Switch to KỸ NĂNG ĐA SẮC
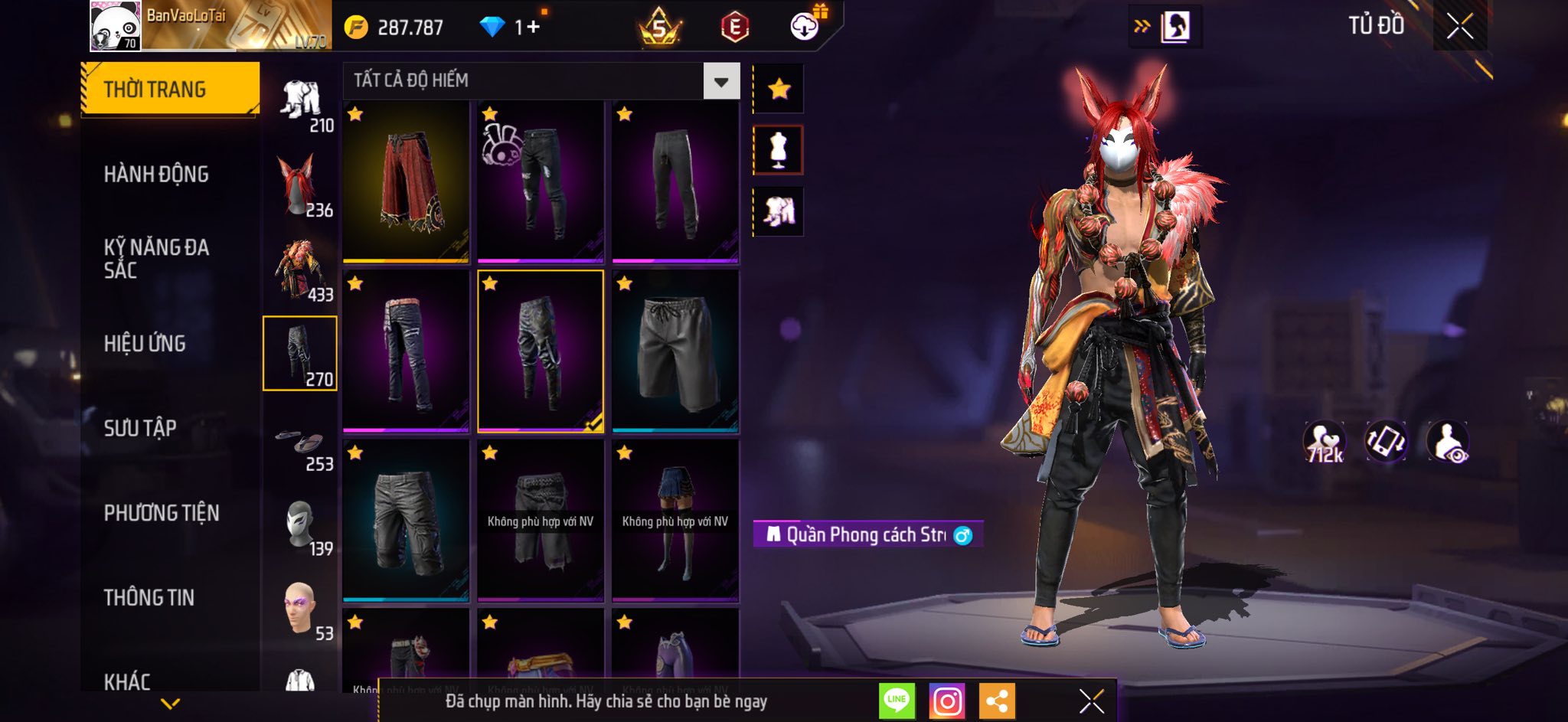The height and width of the screenshot is (722, 1568). pos(156,259)
